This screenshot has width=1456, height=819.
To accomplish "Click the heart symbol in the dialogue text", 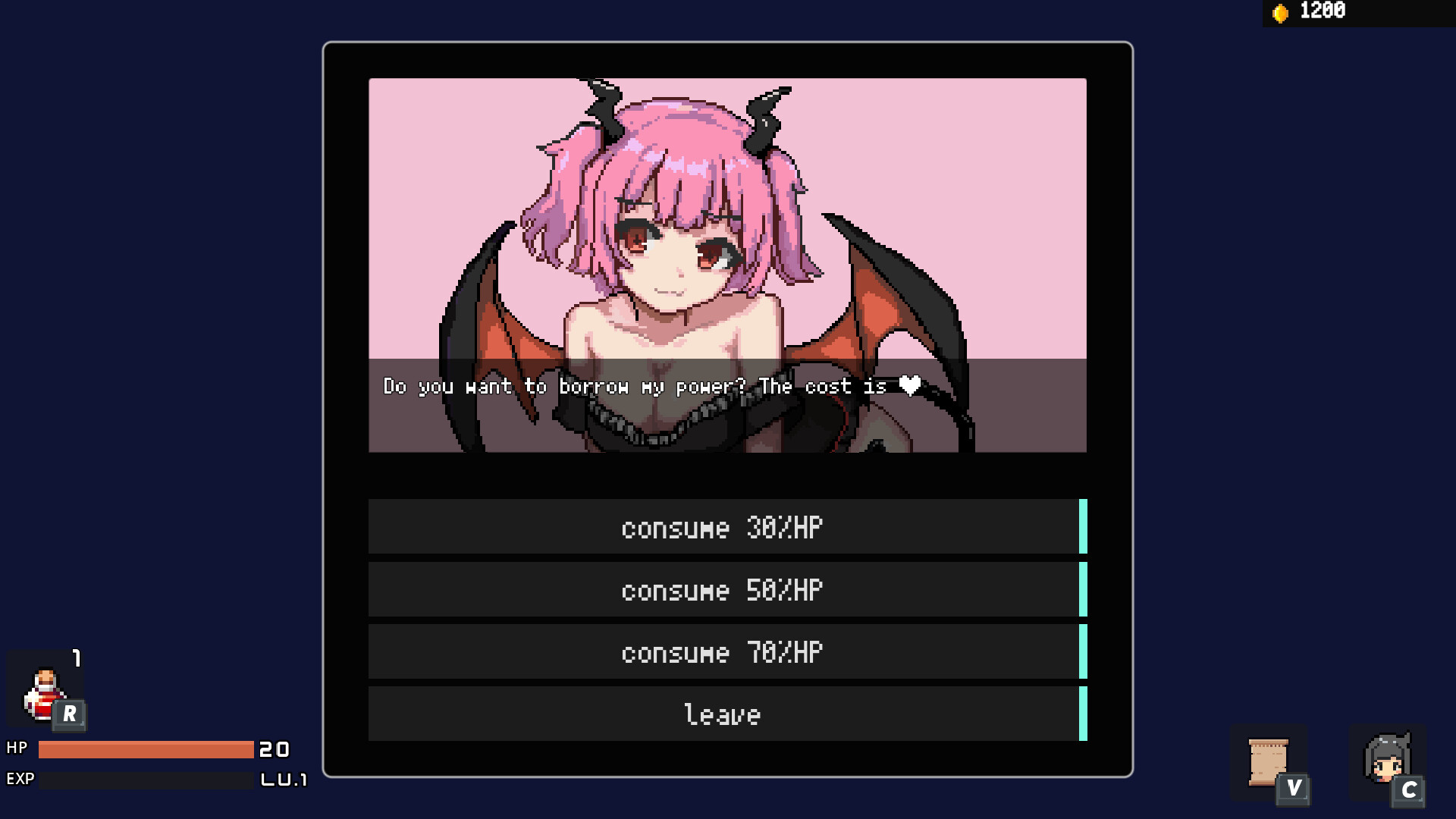I will click(x=909, y=386).
